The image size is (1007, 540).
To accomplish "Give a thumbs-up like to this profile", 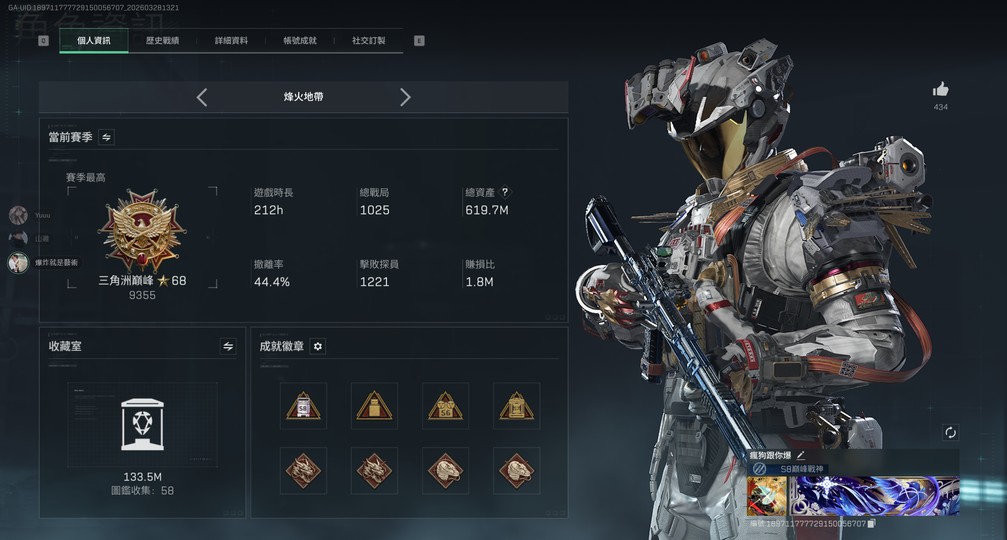I will coord(940,89).
